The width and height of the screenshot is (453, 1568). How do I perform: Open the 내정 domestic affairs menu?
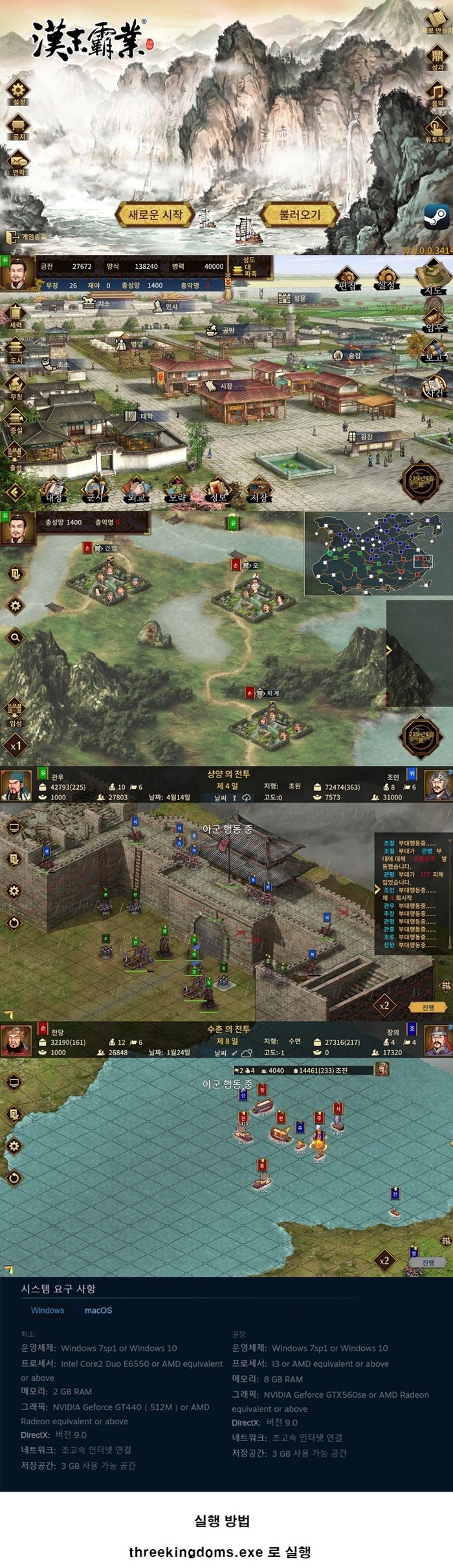click(54, 490)
